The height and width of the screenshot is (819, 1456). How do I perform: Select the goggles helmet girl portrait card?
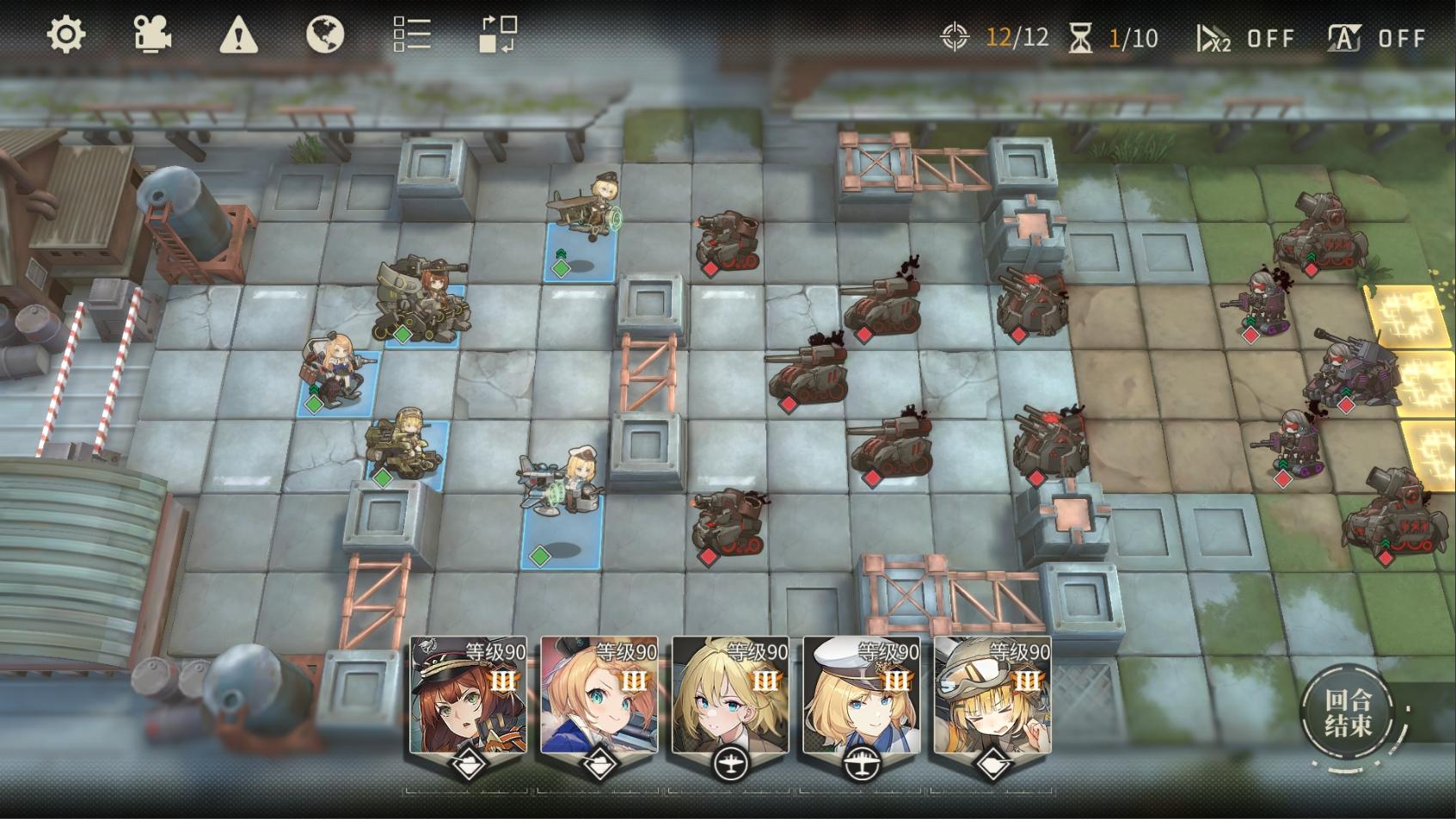coord(992,697)
